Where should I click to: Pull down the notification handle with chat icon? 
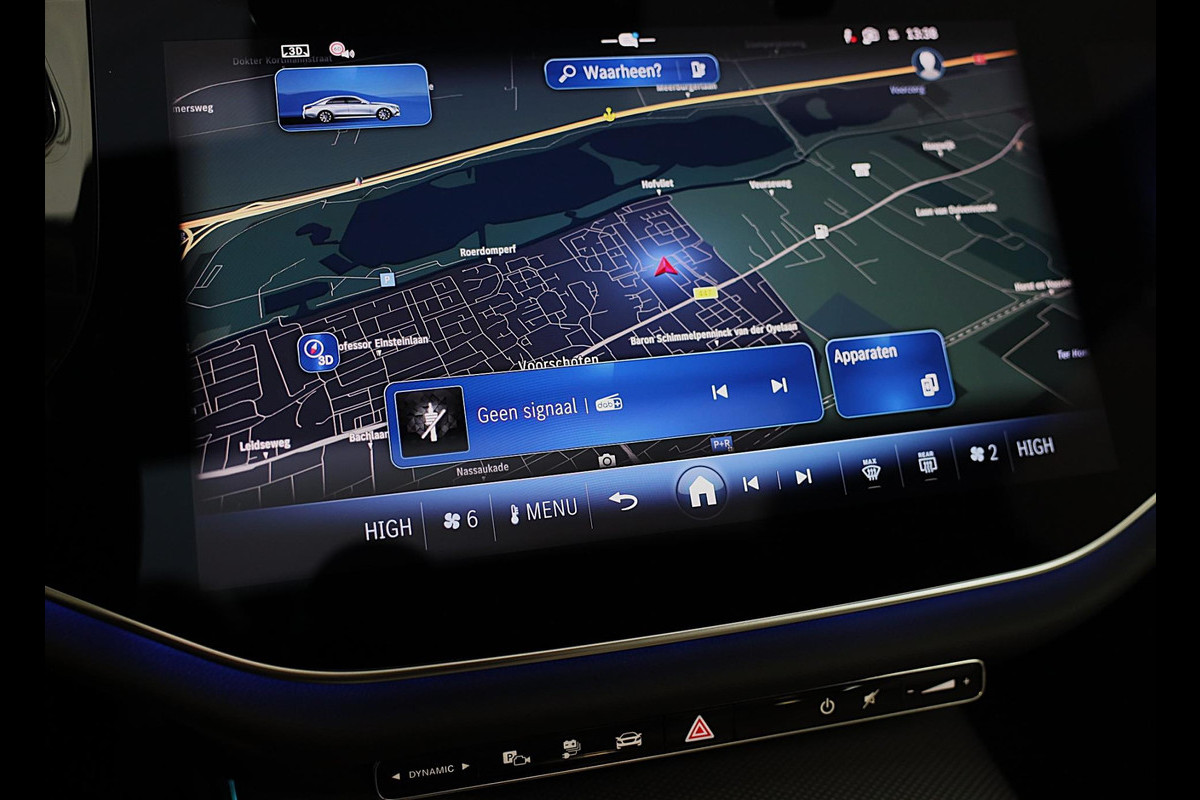coord(628,40)
